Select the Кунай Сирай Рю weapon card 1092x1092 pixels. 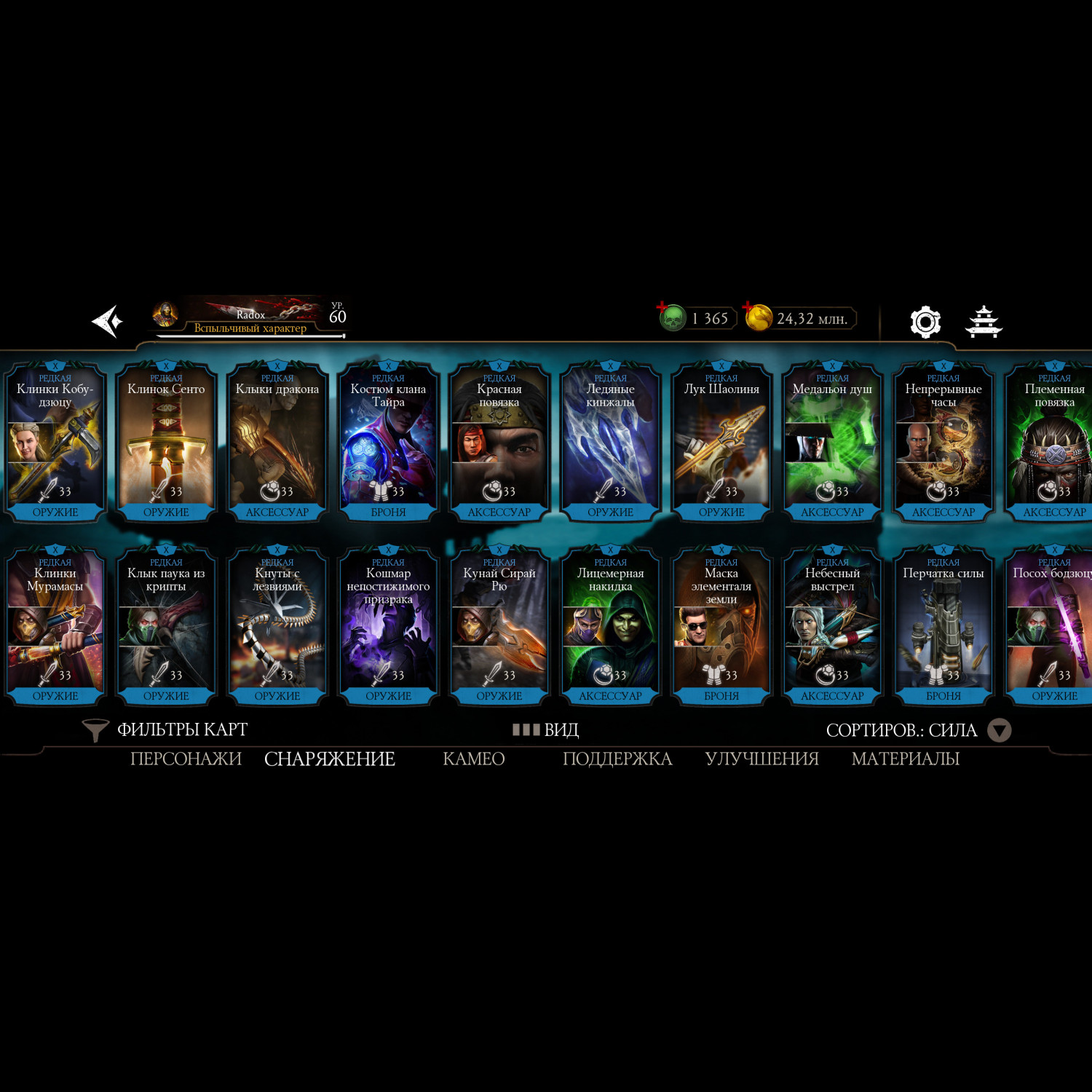coord(499,626)
